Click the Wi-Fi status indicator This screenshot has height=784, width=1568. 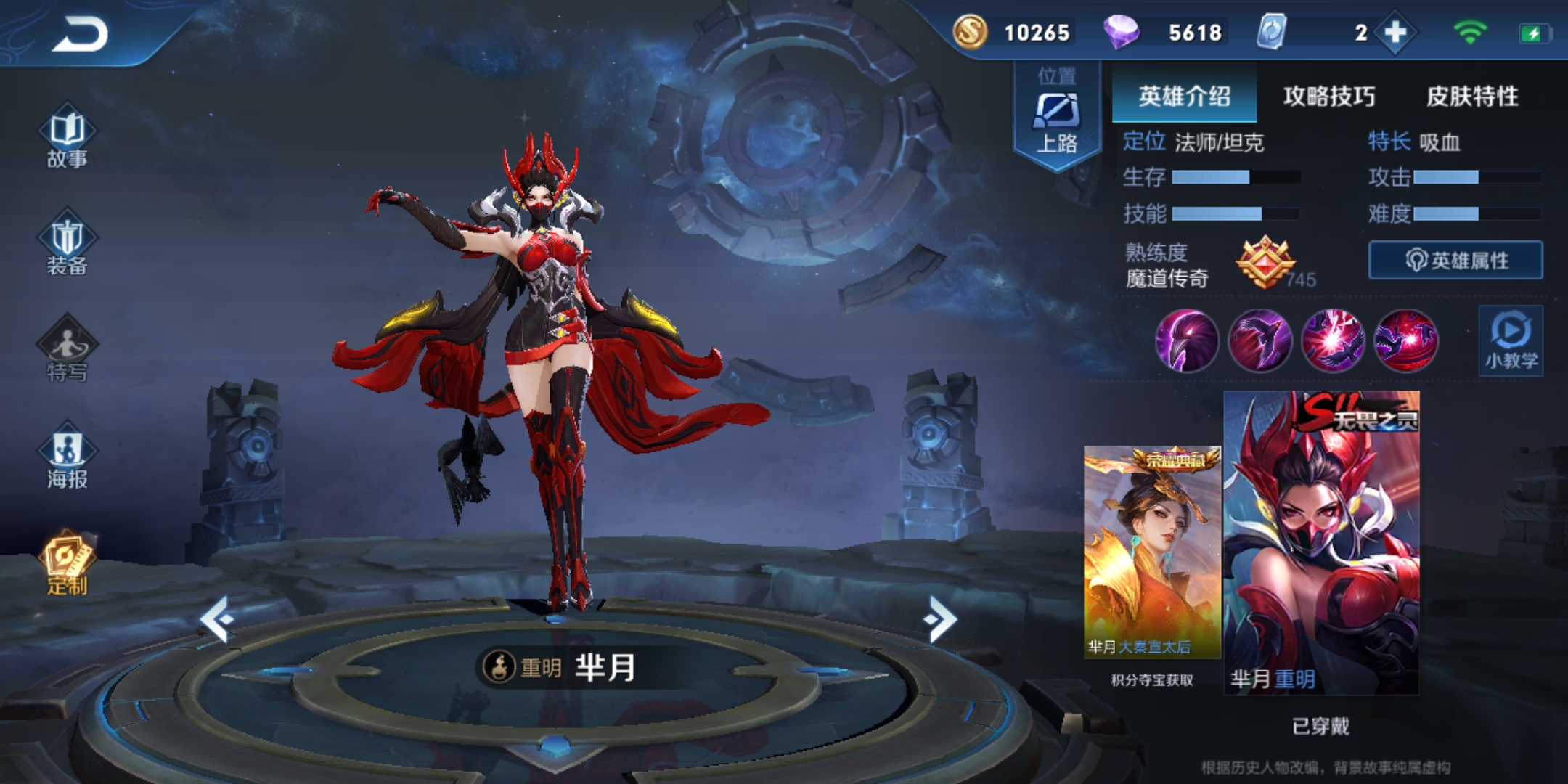1470,30
